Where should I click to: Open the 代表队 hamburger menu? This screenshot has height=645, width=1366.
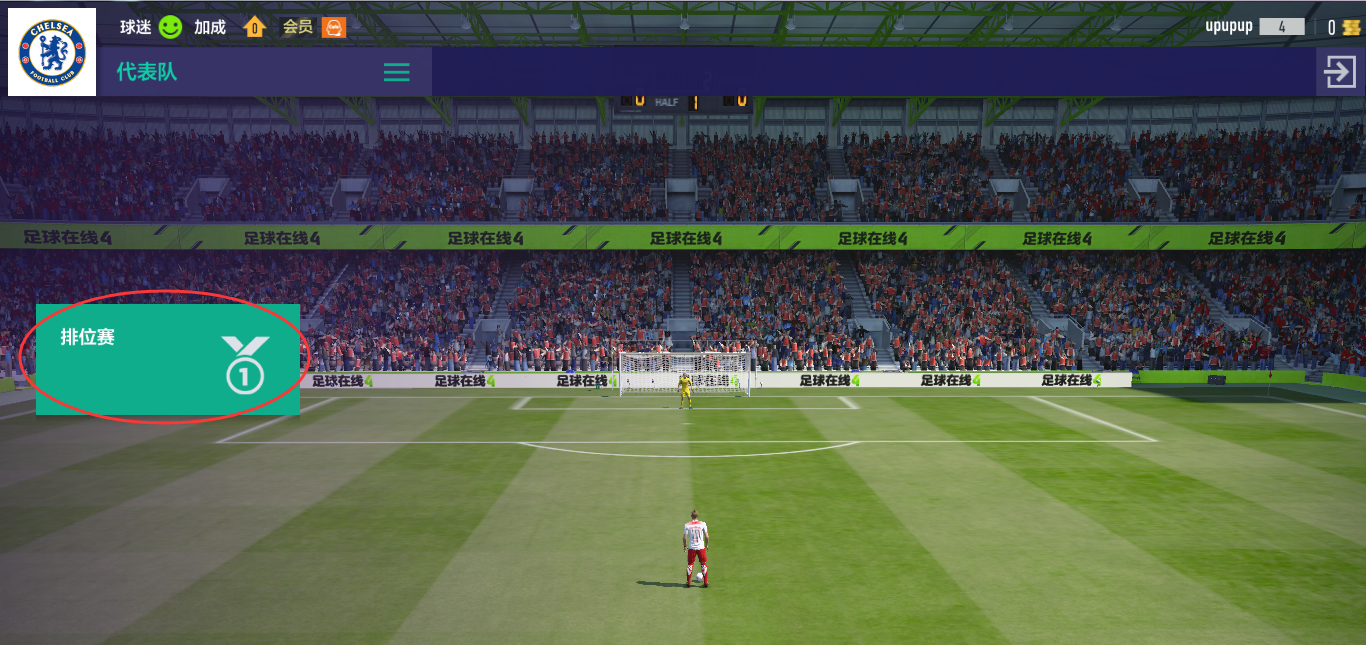(397, 72)
